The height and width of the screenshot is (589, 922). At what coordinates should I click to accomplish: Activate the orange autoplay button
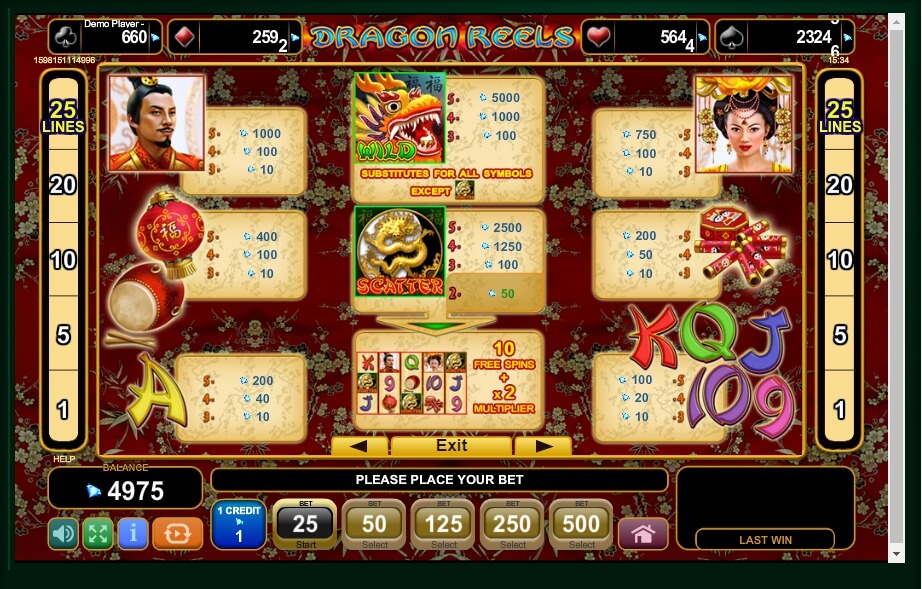[x=178, y=534]
